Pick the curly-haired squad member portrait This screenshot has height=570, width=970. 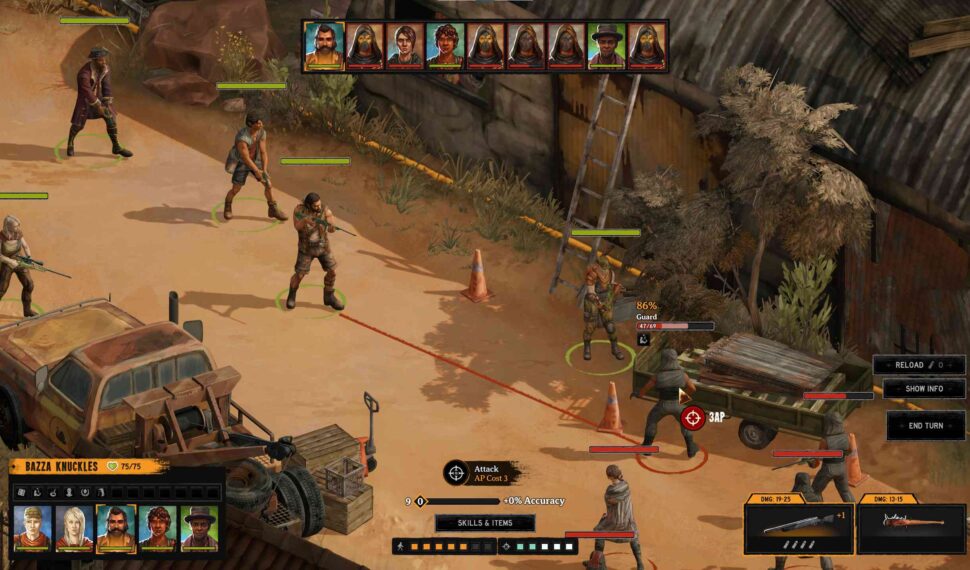pos(158,527)
